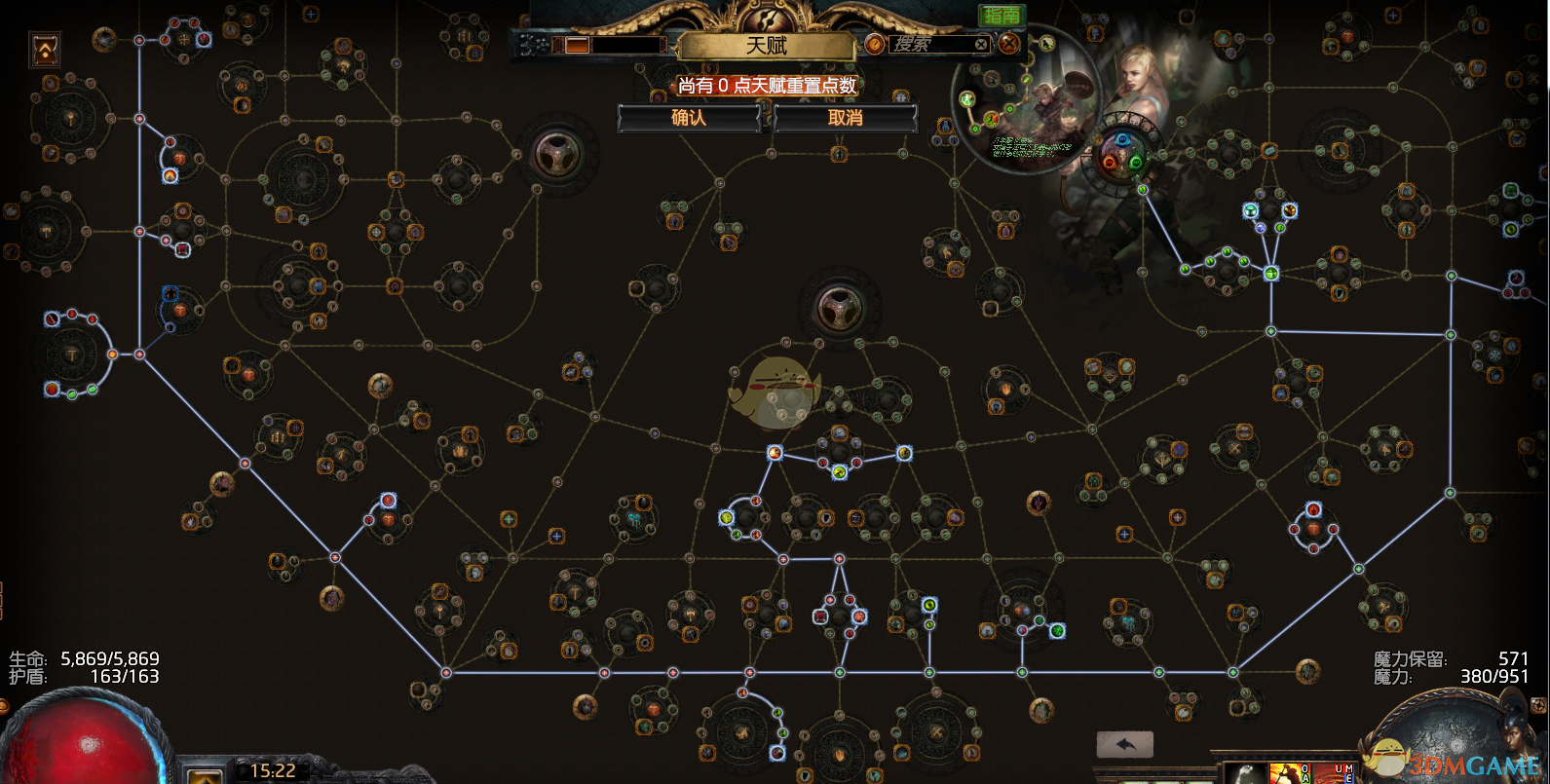Screen dimensions: 1550x784
Task: Click the grey back arrow button
Action: click(x=1125, y=745)
